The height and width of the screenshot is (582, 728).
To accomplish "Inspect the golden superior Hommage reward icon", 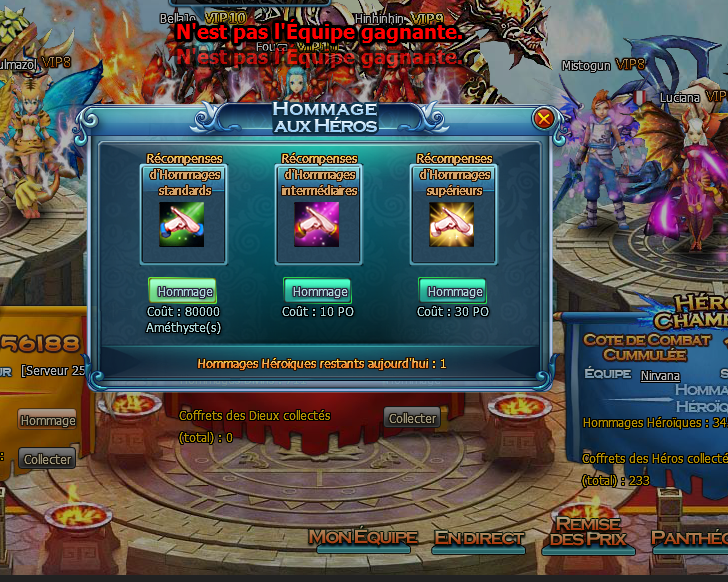I will point(452,224).
